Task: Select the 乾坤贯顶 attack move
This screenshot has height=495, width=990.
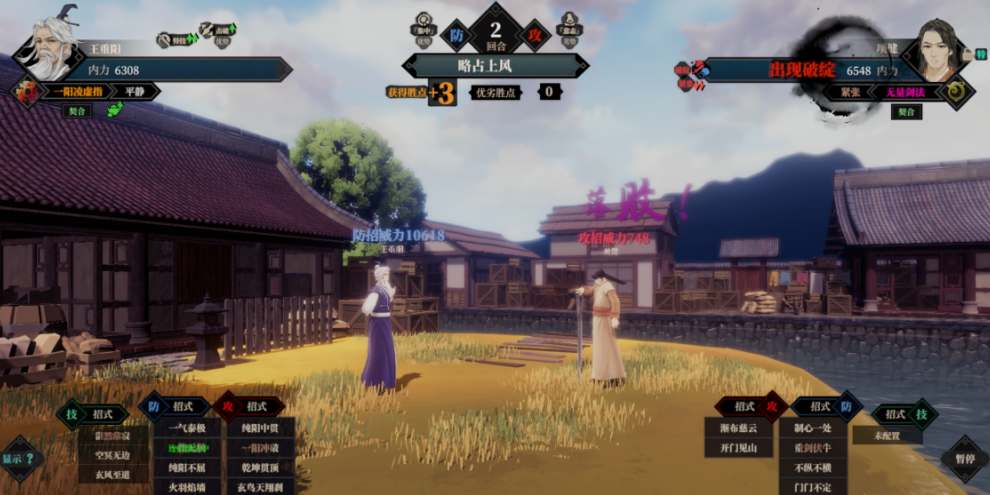Action: 259,467
